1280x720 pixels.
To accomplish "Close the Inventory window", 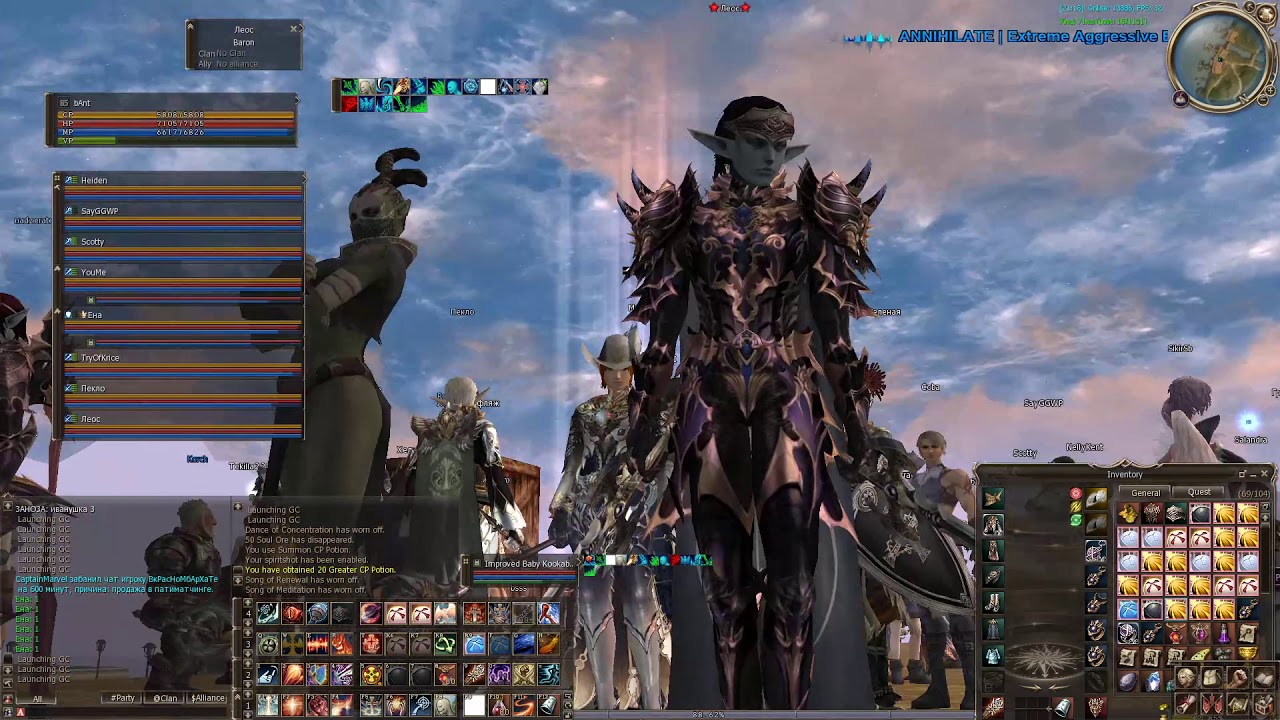I will [1265, 474].
